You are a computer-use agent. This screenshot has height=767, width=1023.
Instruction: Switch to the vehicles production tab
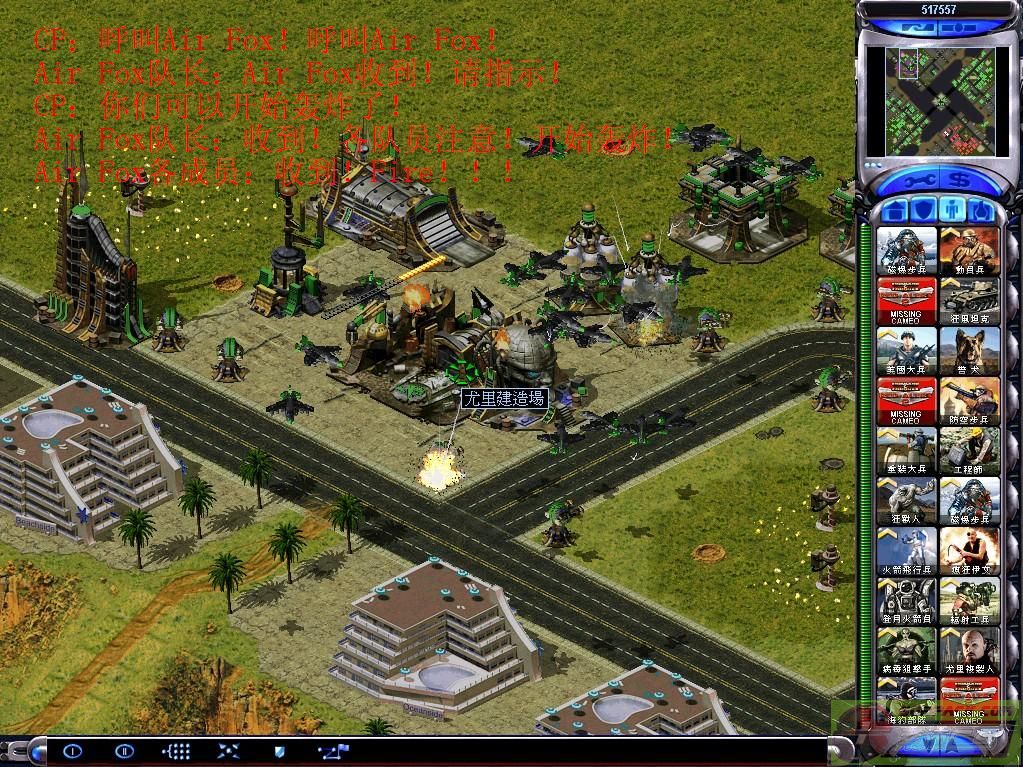(x=982, y=211)
